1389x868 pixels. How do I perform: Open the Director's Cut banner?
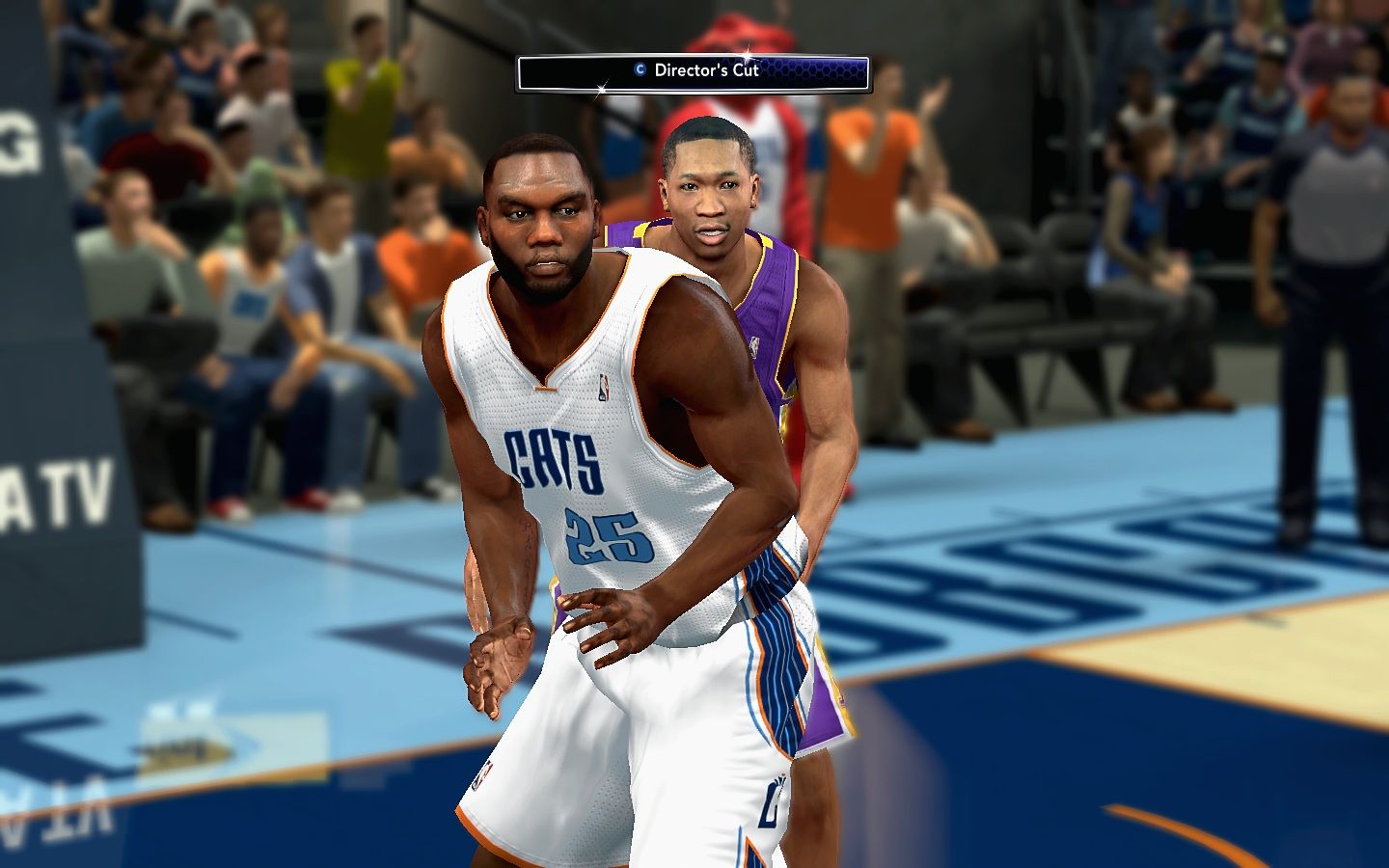point(694,71)
